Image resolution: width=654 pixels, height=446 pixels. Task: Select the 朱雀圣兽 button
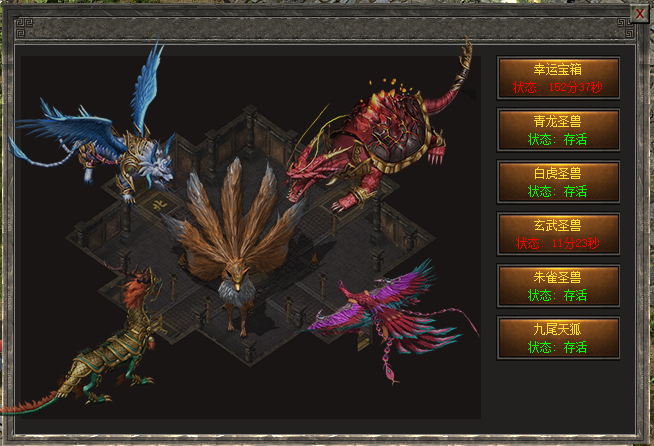[x=558, y=285]
